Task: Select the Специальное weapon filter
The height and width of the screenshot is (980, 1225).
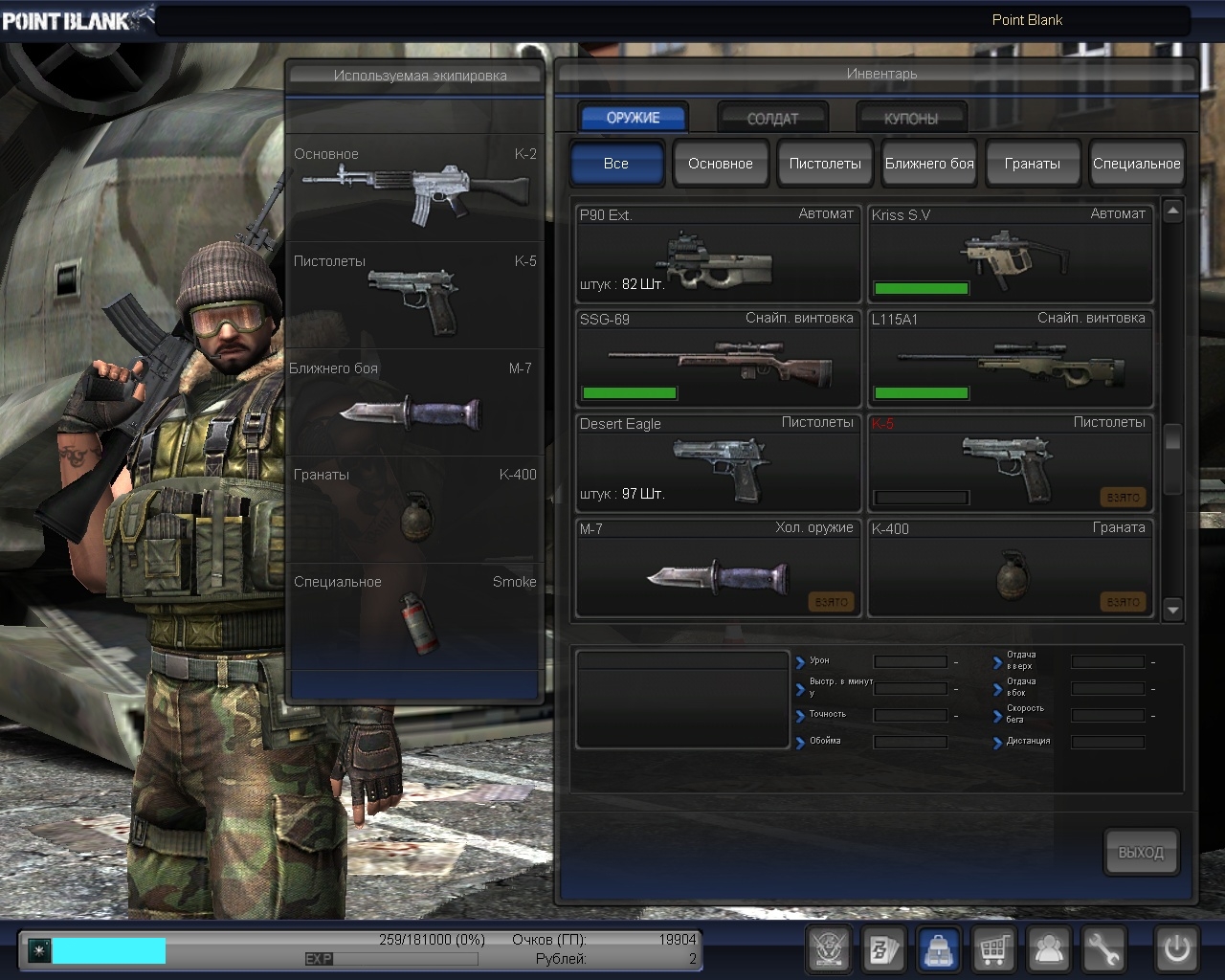Action: coord(1136,164)
